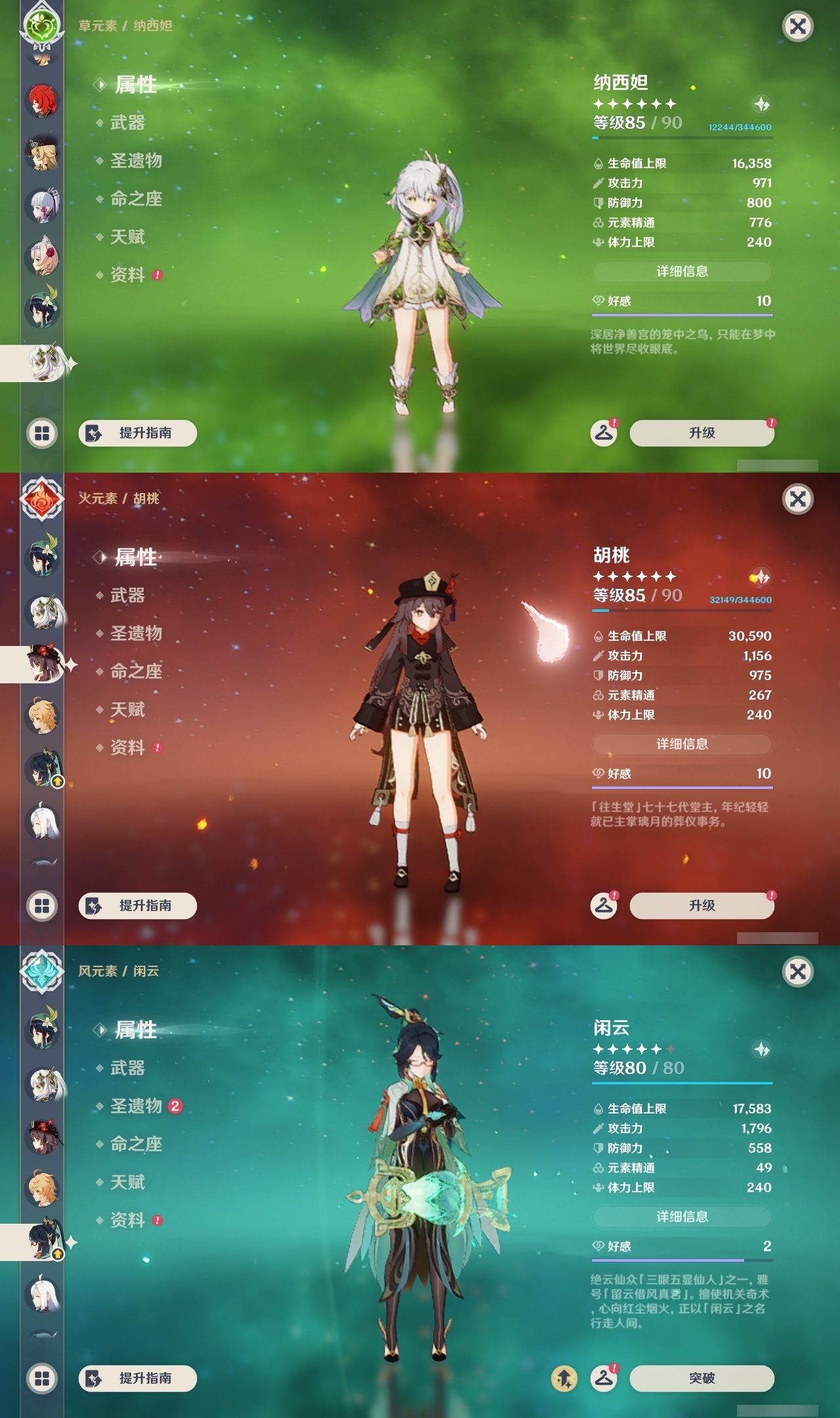Click the wings icon right of Nahida's star rating
The height and width of the screenshot is (1418, 840).
(x=760, y=104)
